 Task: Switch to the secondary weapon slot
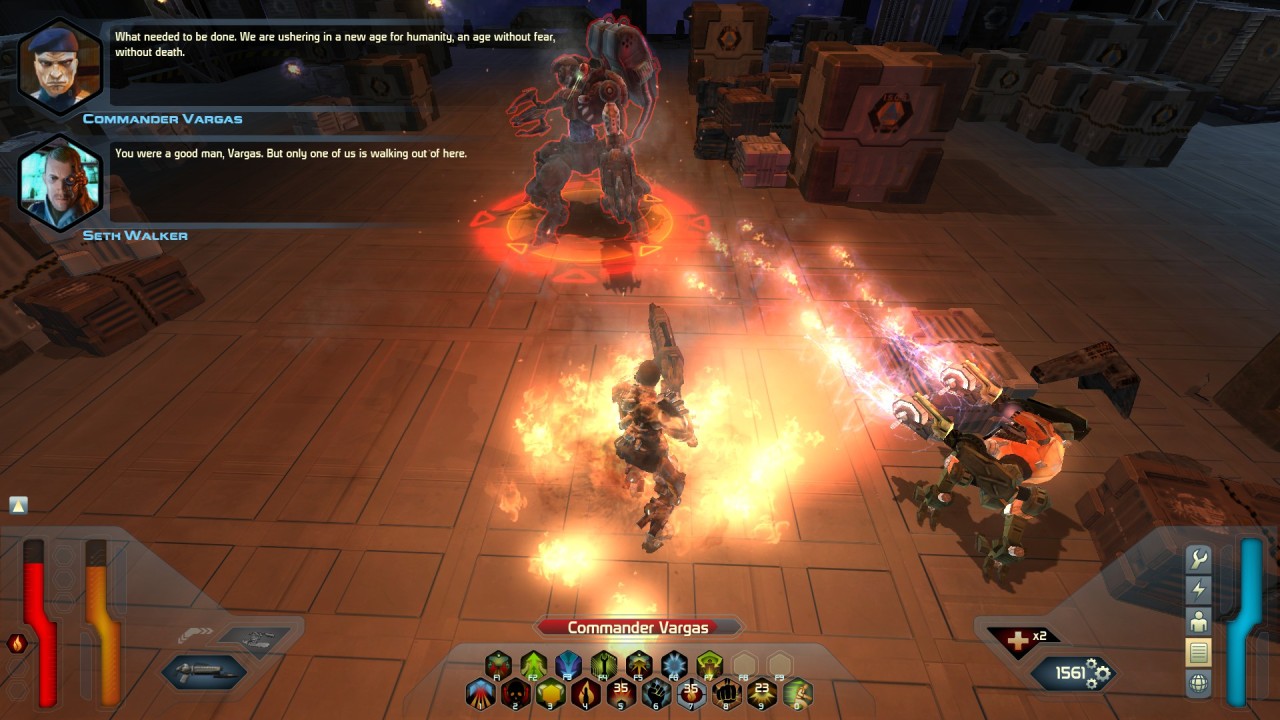(x=256, y=640)
